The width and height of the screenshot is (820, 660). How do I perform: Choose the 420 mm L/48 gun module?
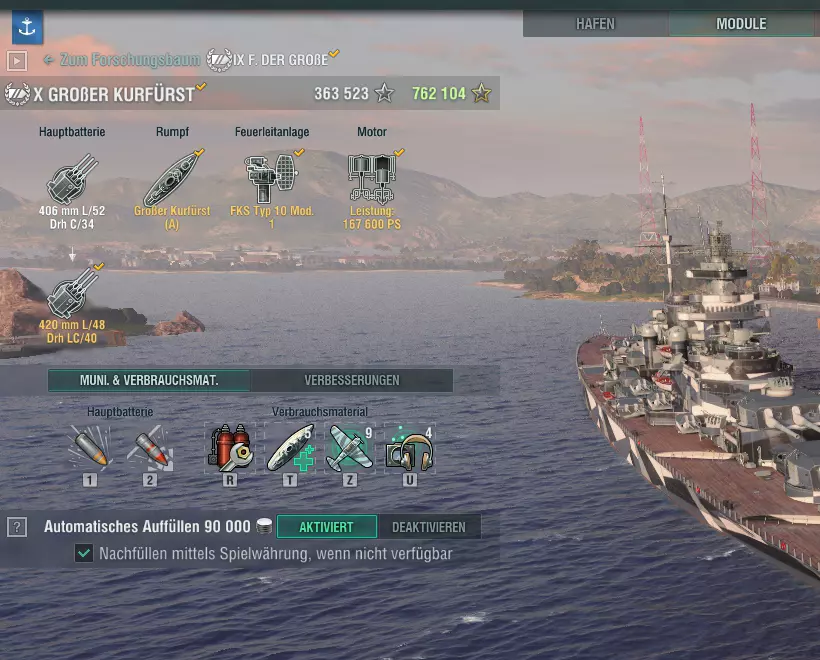(x=72, y=292)
